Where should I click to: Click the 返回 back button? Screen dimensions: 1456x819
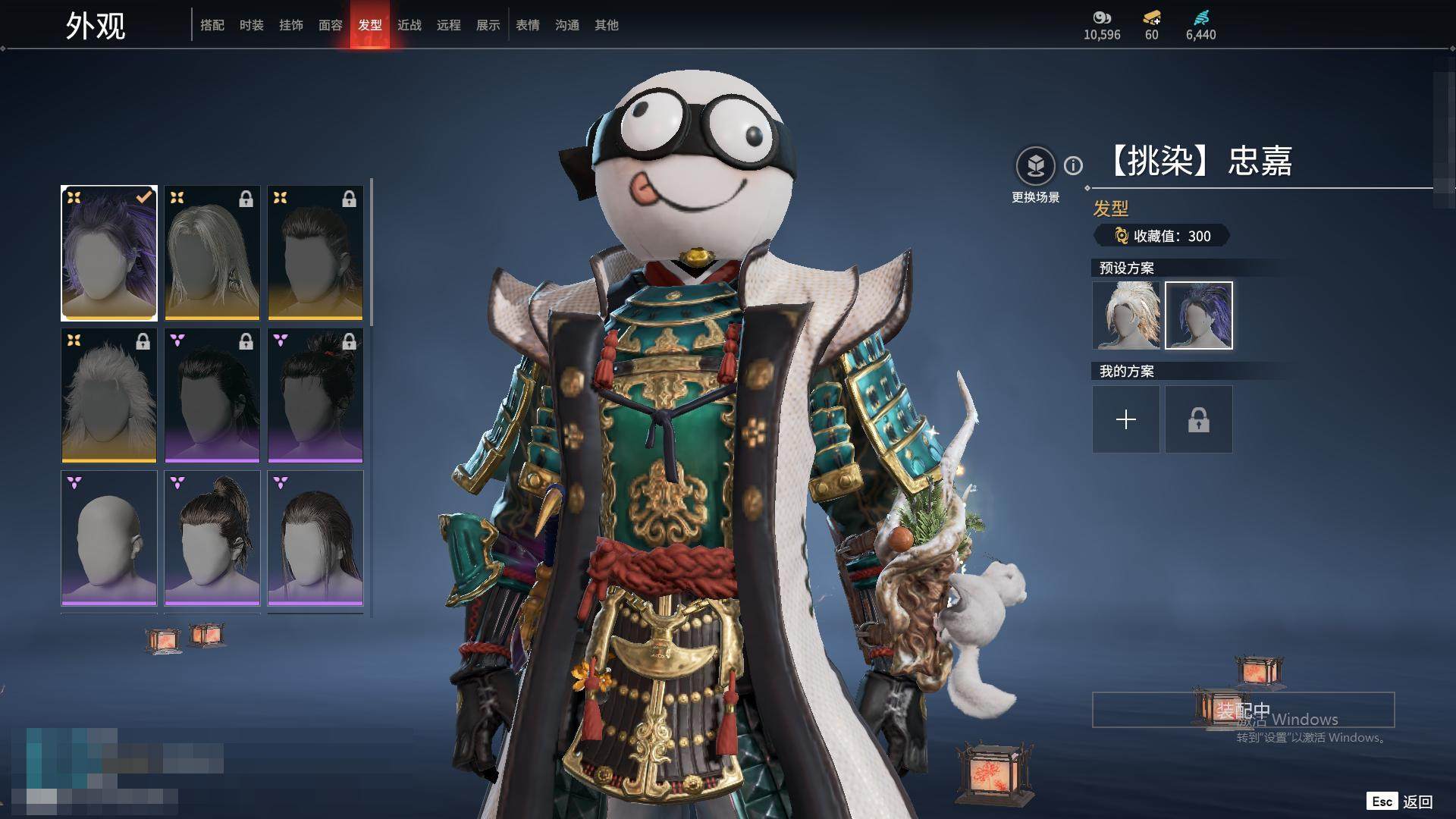pyautogui.click(x=1417, y=802)
